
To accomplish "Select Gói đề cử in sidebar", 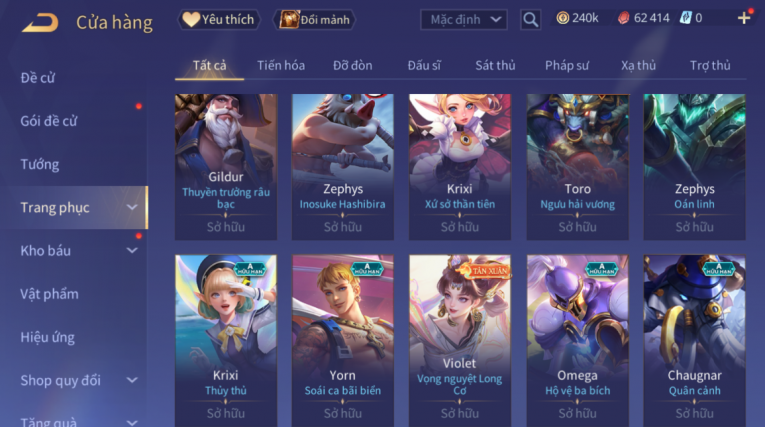I will (49, 121).
